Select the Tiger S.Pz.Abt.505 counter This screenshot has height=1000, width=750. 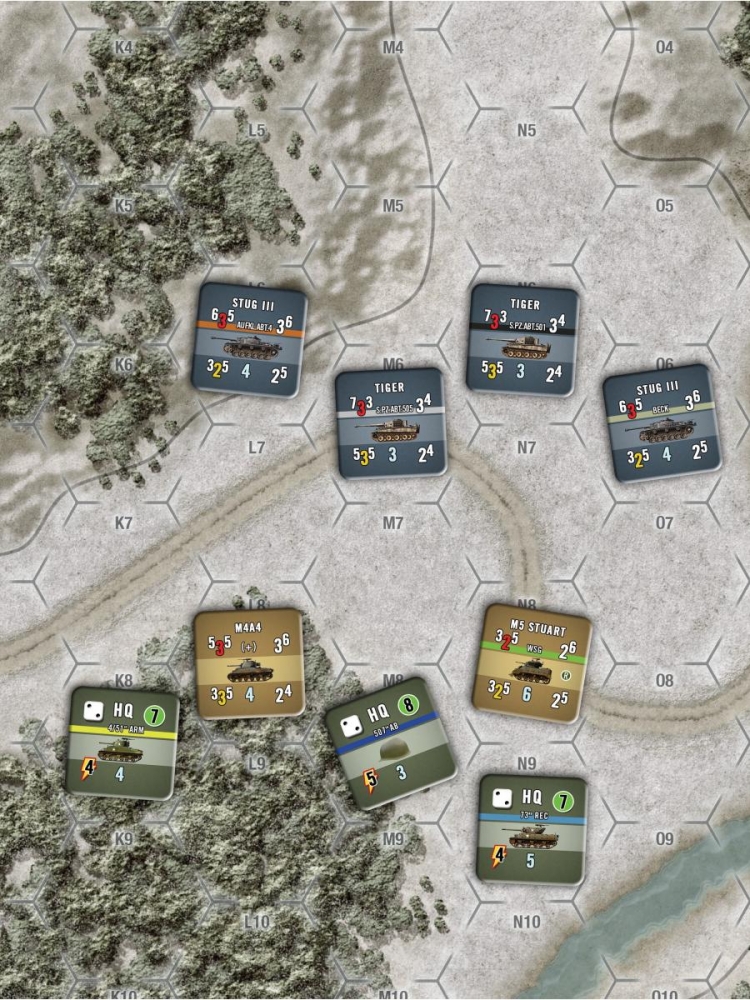390,422
